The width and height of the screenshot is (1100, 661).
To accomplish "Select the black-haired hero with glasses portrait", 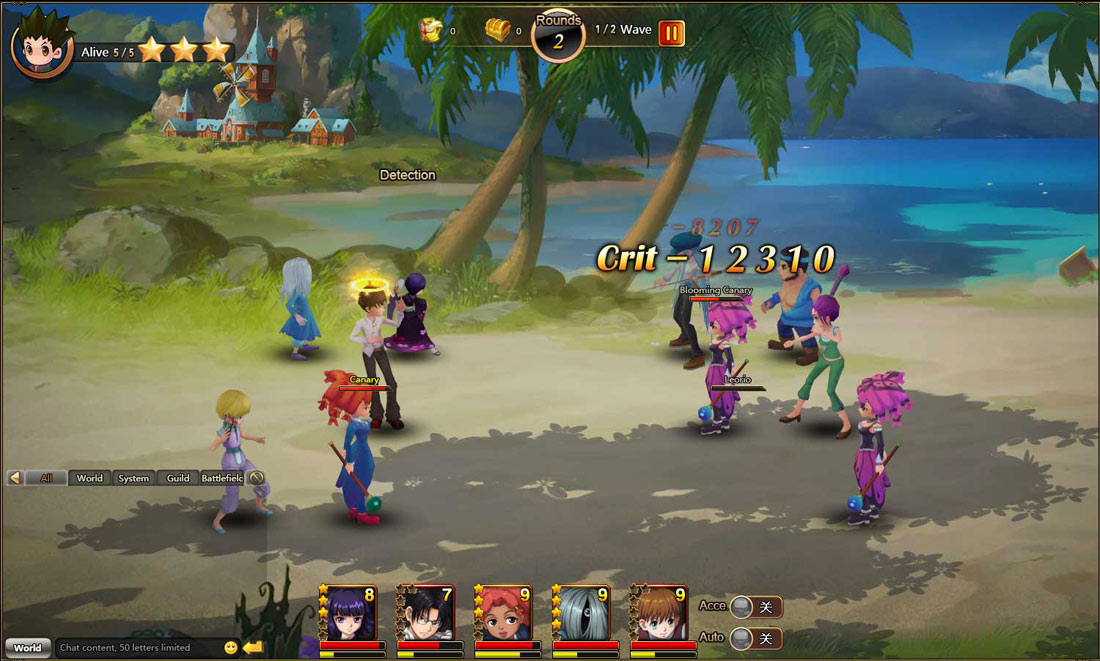I will coord(426,613).
